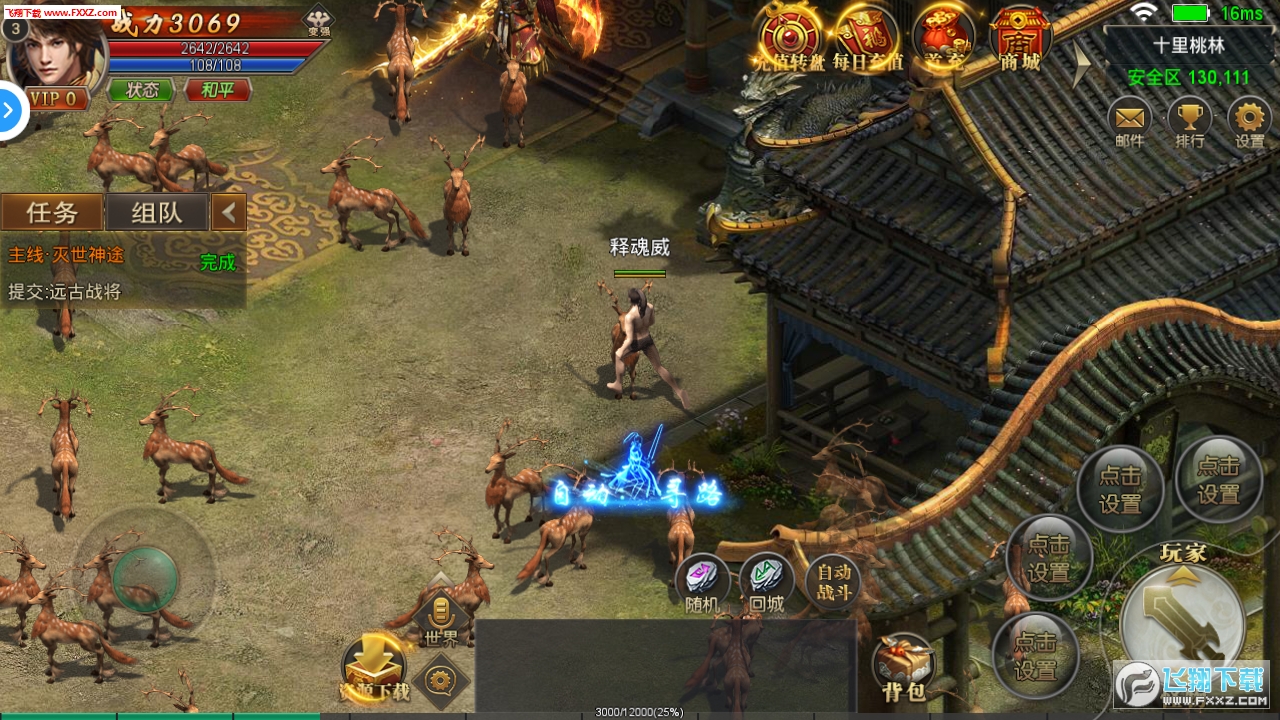This screenshot has width=1280, height=720.
Task: Open the 邮件 mail icon
Action: pos(1129,121)
